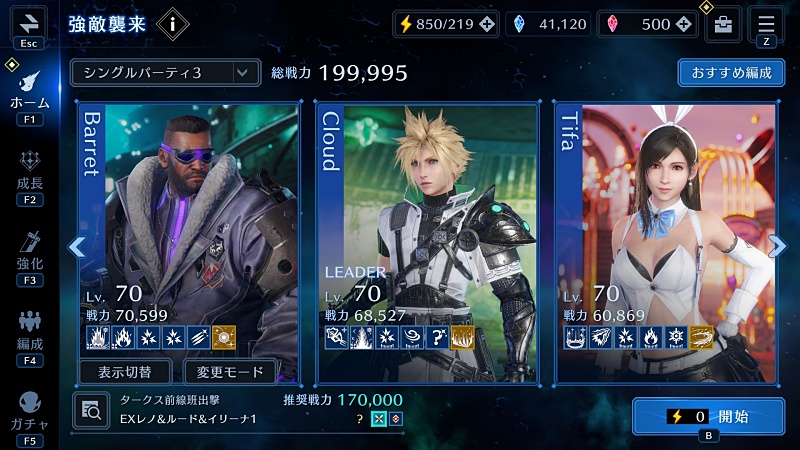The image size is (800, 450).
Task: Open the 成長 growth section
Action: [29, 173]
